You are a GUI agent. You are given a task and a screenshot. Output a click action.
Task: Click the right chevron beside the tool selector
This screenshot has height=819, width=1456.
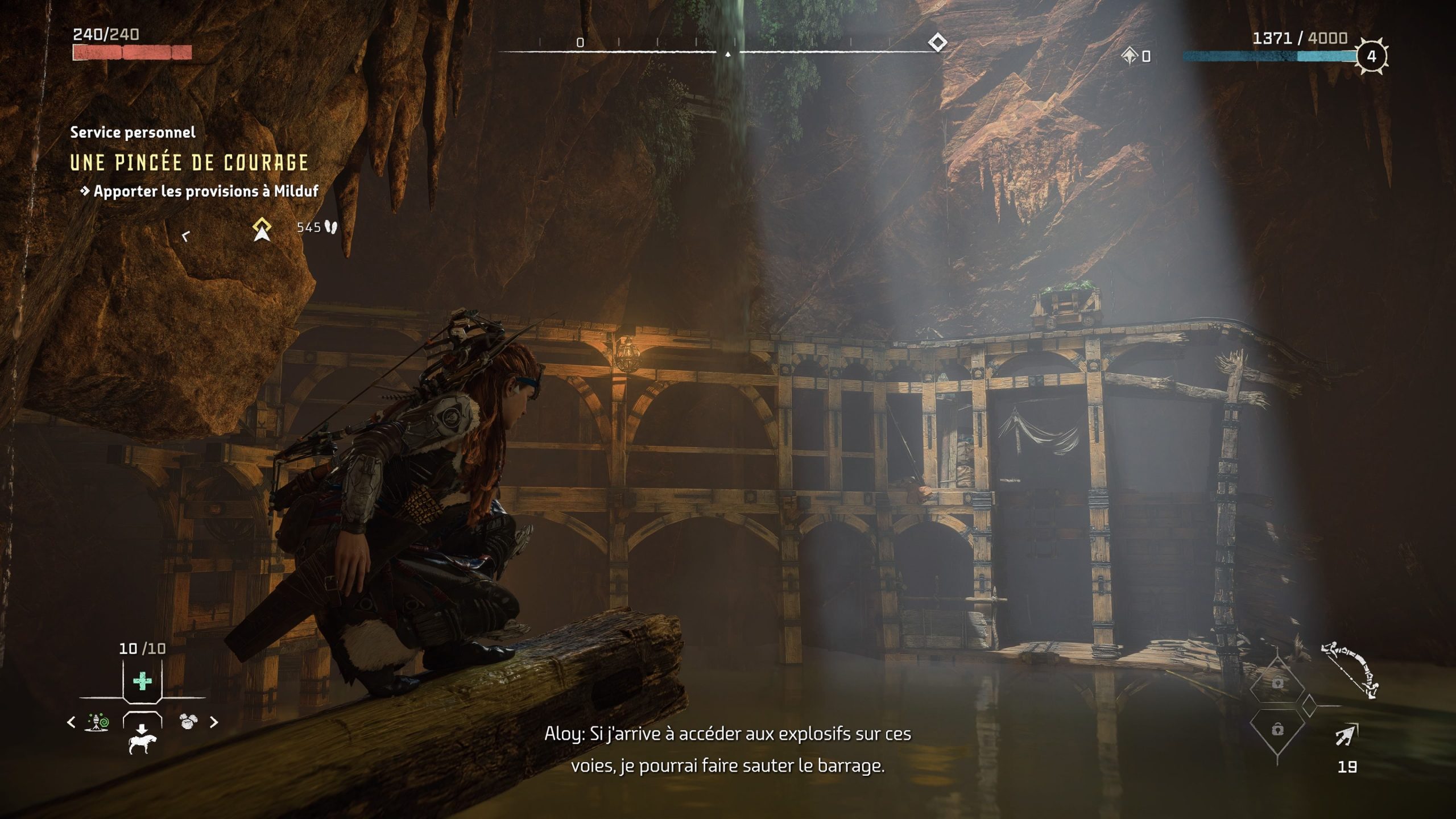[x=214, y=722]
